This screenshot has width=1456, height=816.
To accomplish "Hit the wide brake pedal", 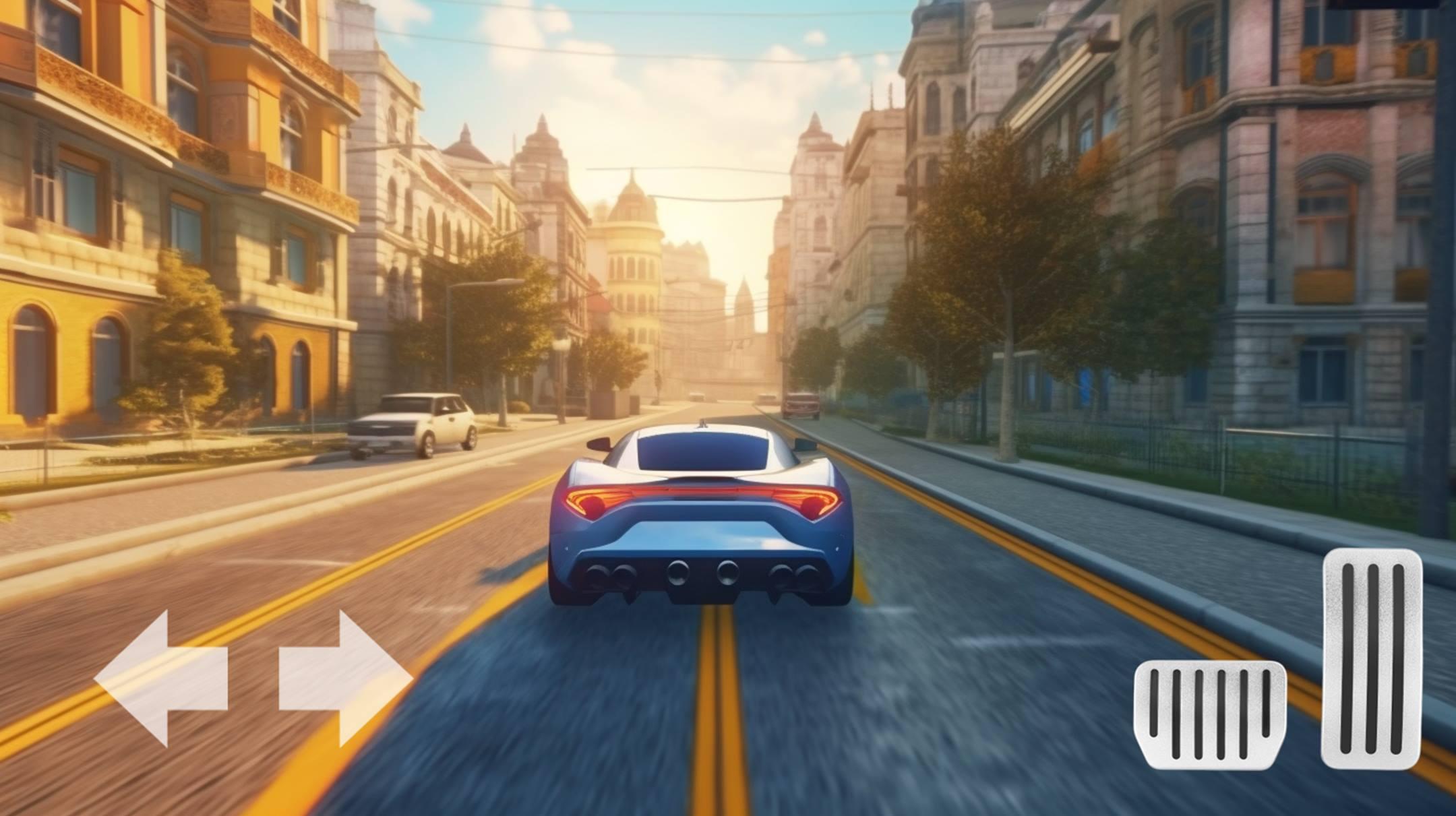I will [1209, 714].
